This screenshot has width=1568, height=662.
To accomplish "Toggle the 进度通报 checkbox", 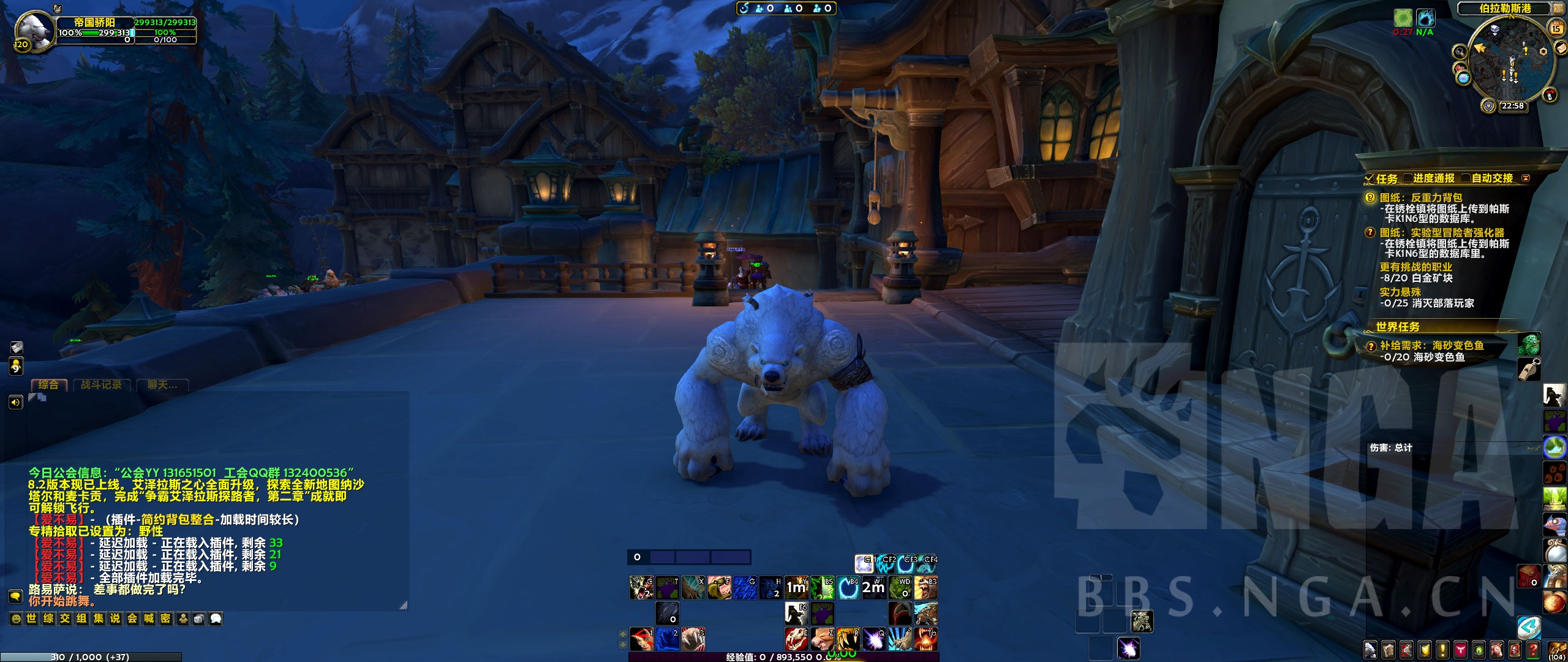I will (x=1408, y=178).
